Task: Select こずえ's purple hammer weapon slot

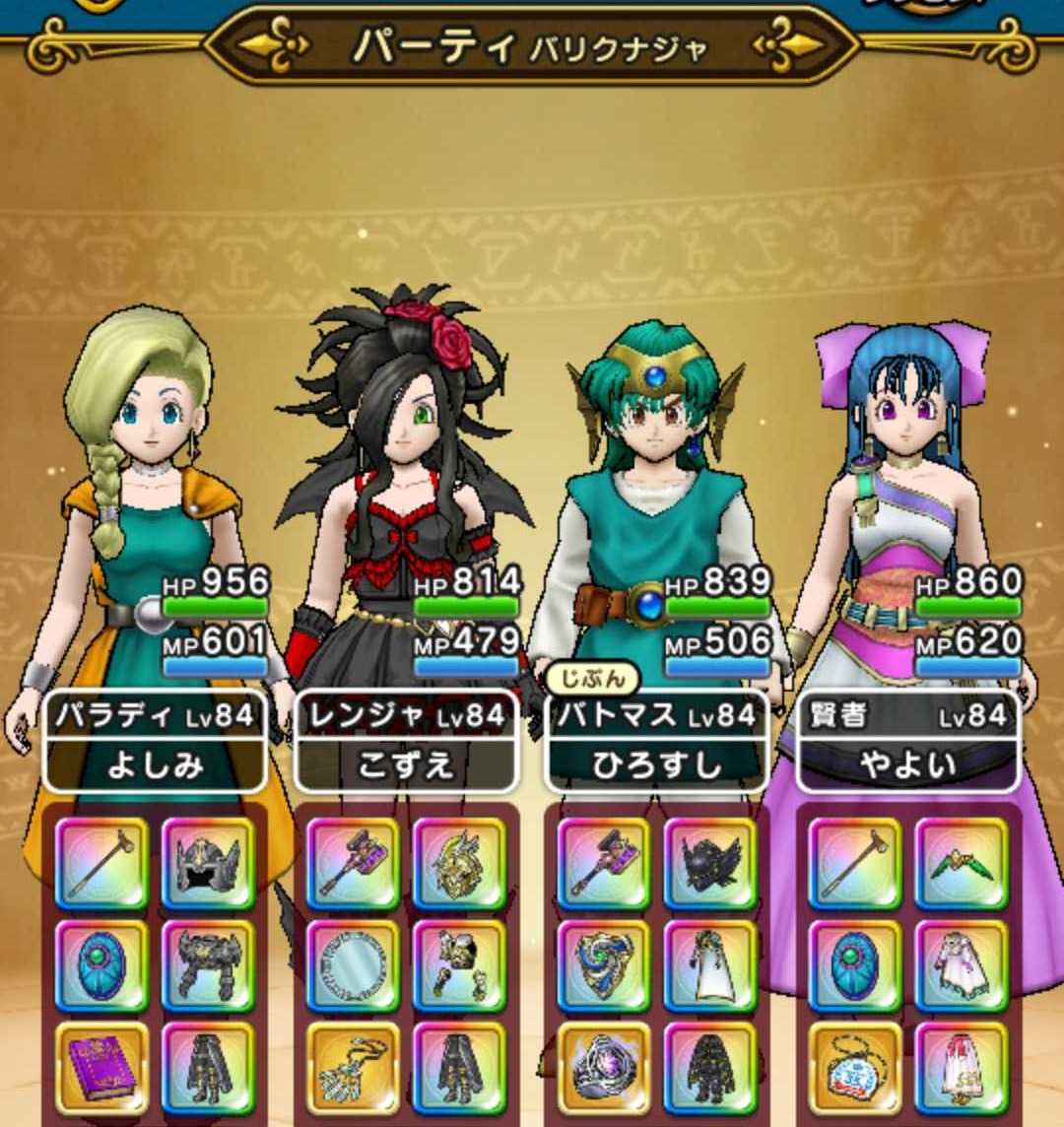Action: coord(353,863)
